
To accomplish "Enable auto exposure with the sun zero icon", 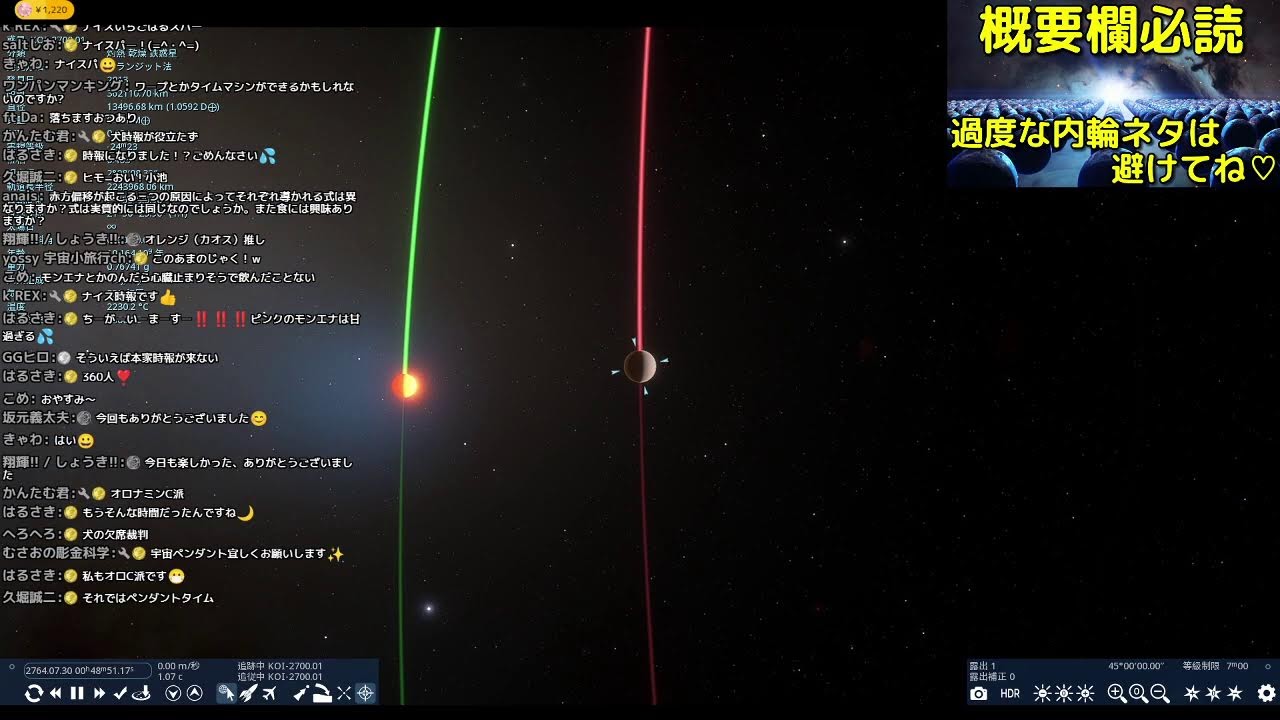I will pyautogui.click(x=1064, y=693).
